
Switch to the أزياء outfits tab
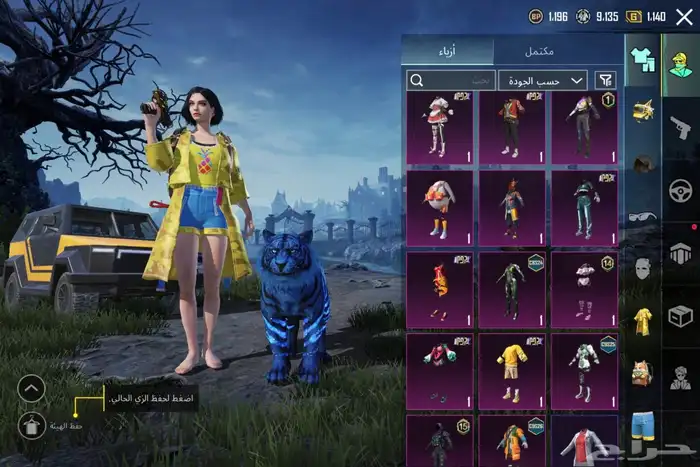[x=447, y=50]
